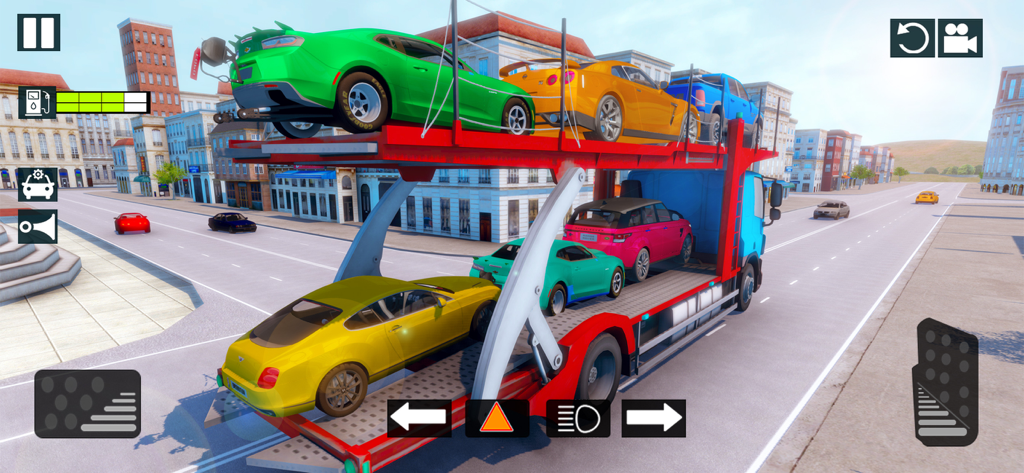Toggle the hazard warning triangle lights
1024x473 pixels.
pyautogui.click(x=497, y=418)
